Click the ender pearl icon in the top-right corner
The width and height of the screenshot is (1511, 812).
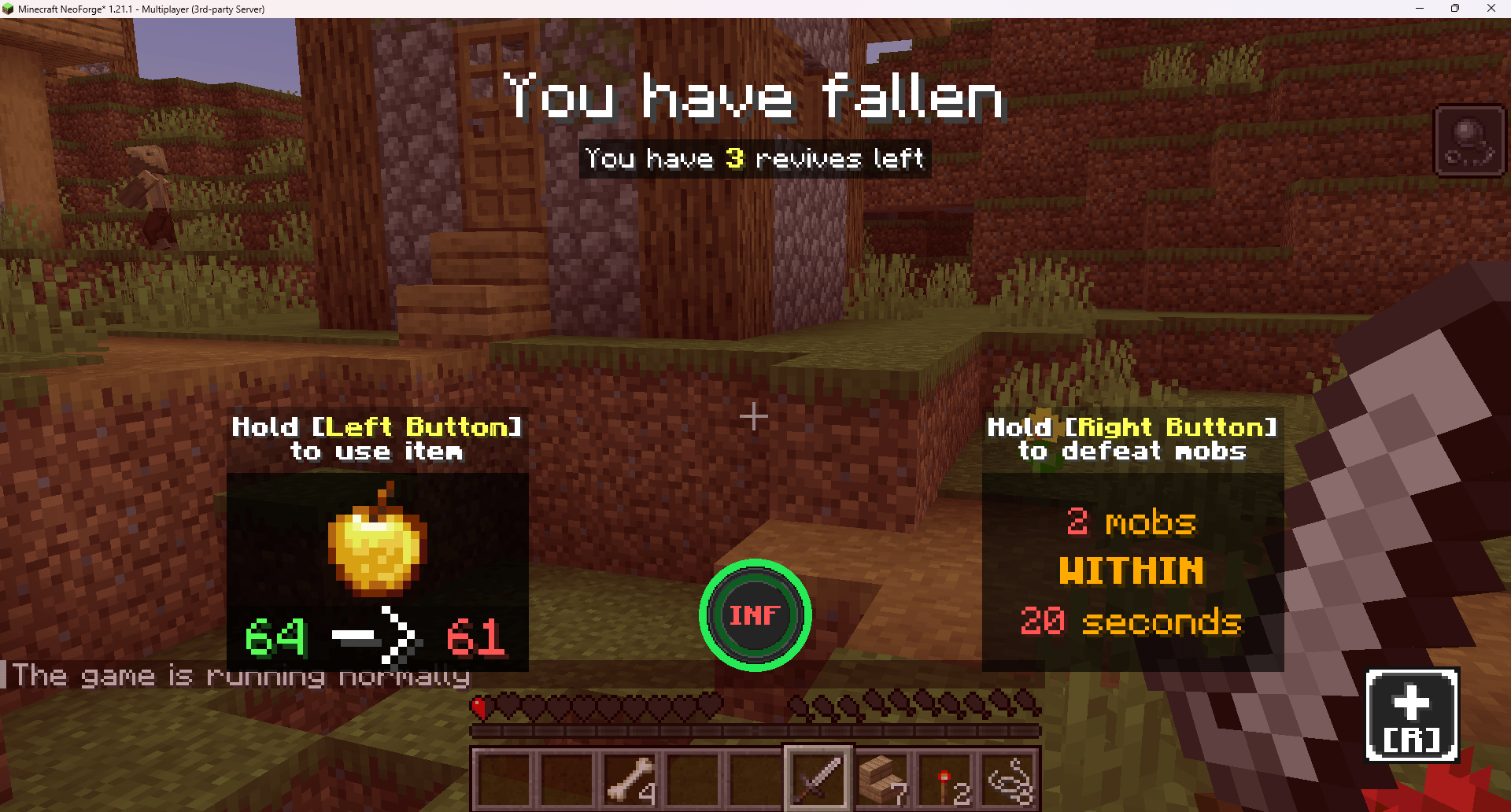click(1469, 140)
